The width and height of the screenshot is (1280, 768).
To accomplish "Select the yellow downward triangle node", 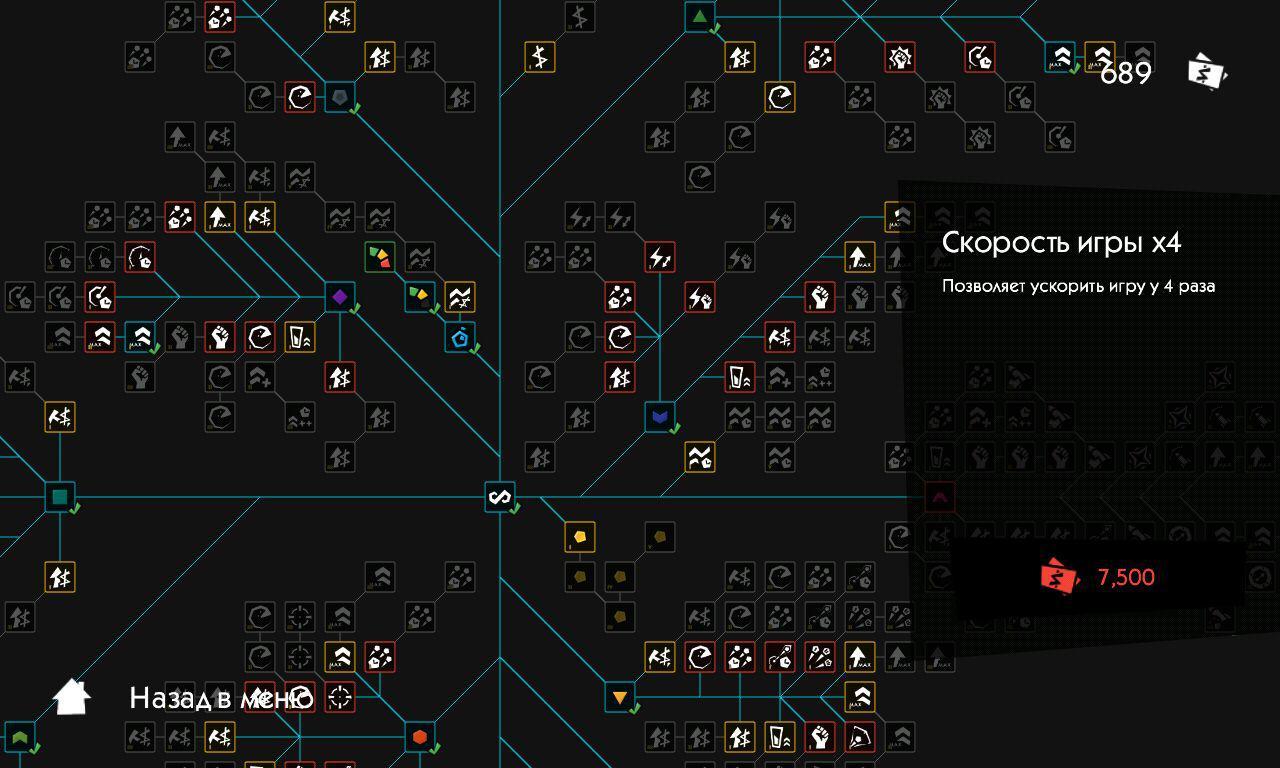I will (x=620, y=697).
